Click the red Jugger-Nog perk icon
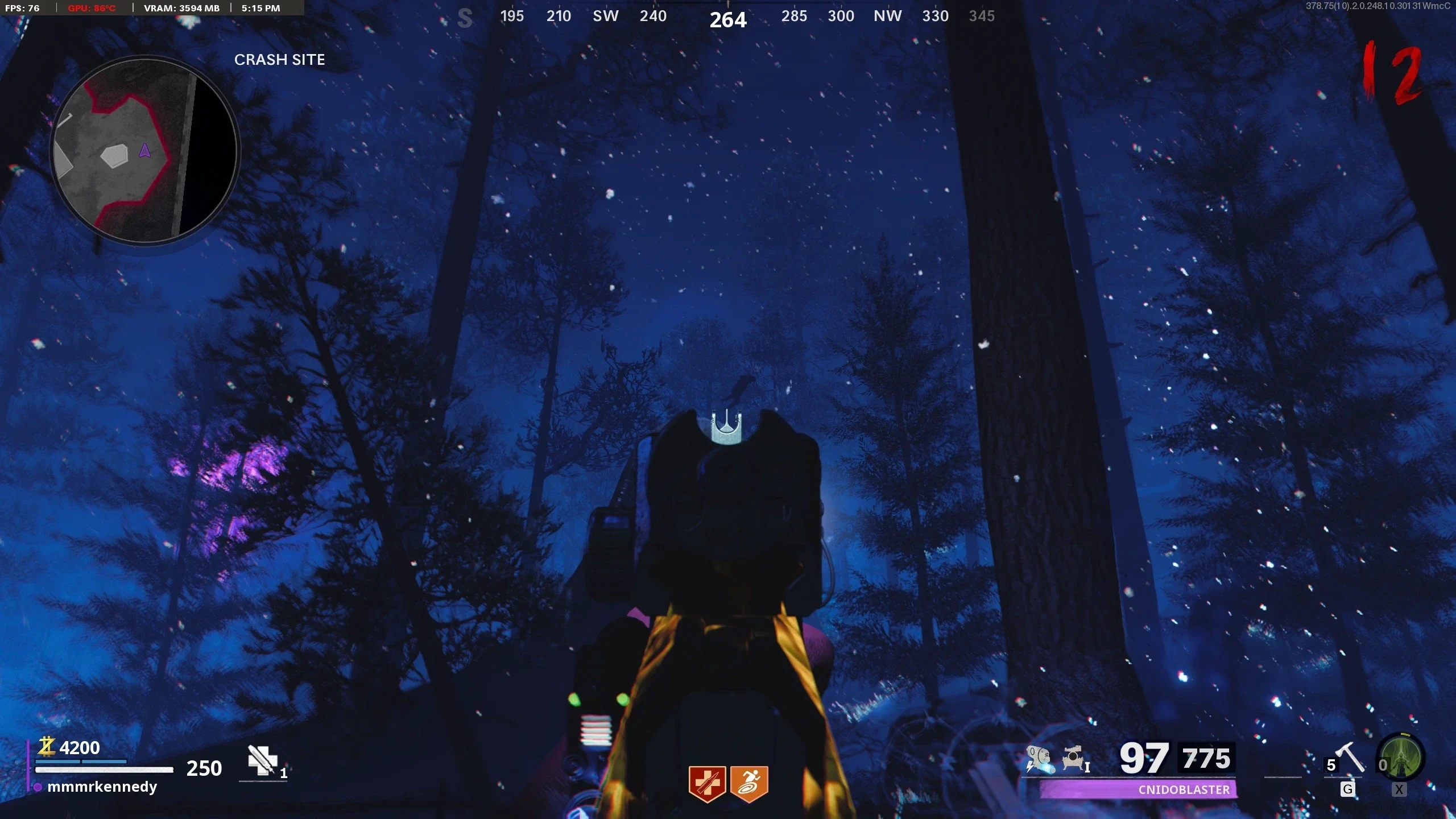This screenshot has width=1456, height=819. [707, 784]
